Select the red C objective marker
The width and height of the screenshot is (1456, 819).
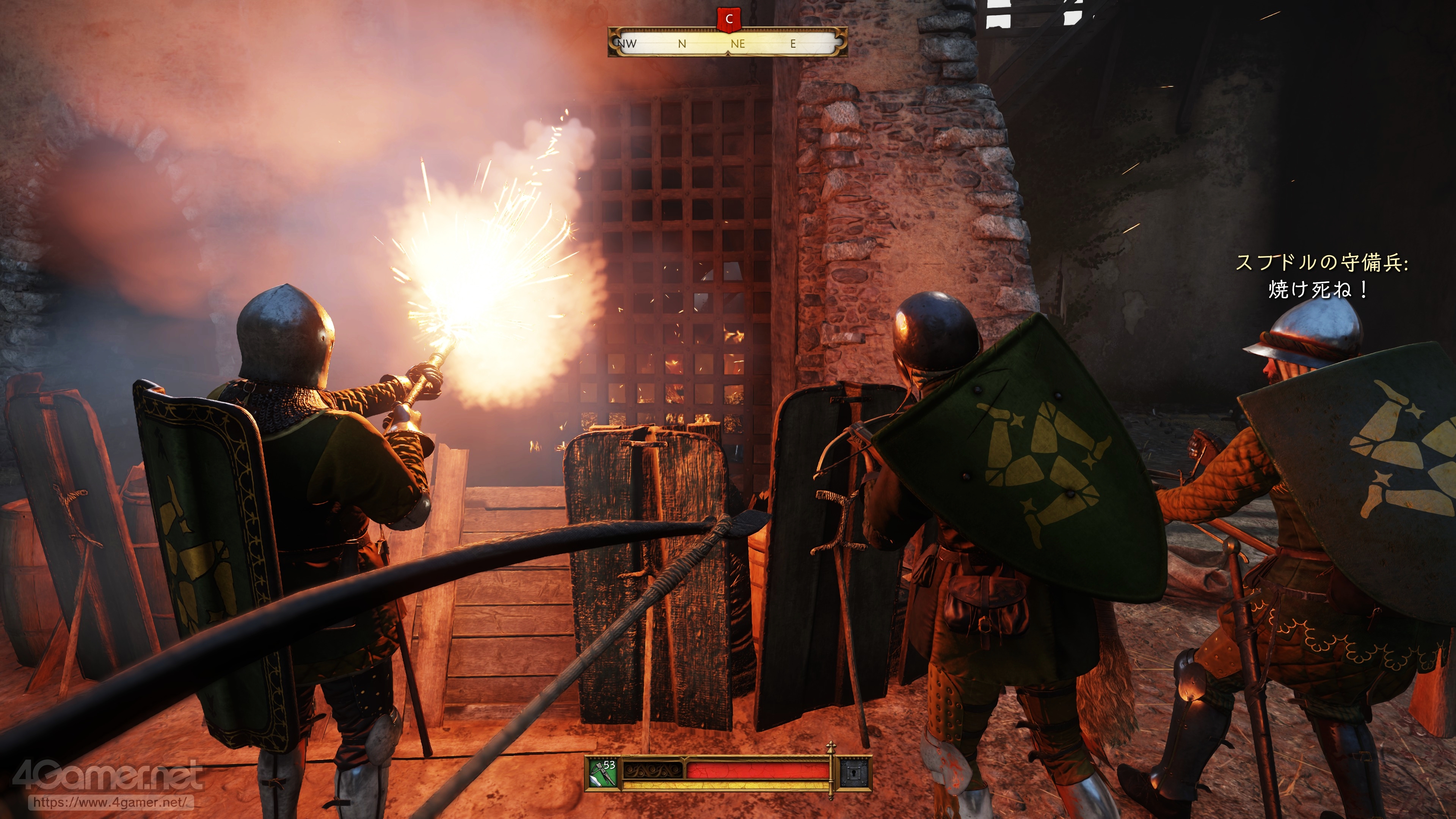coord(728,19)
